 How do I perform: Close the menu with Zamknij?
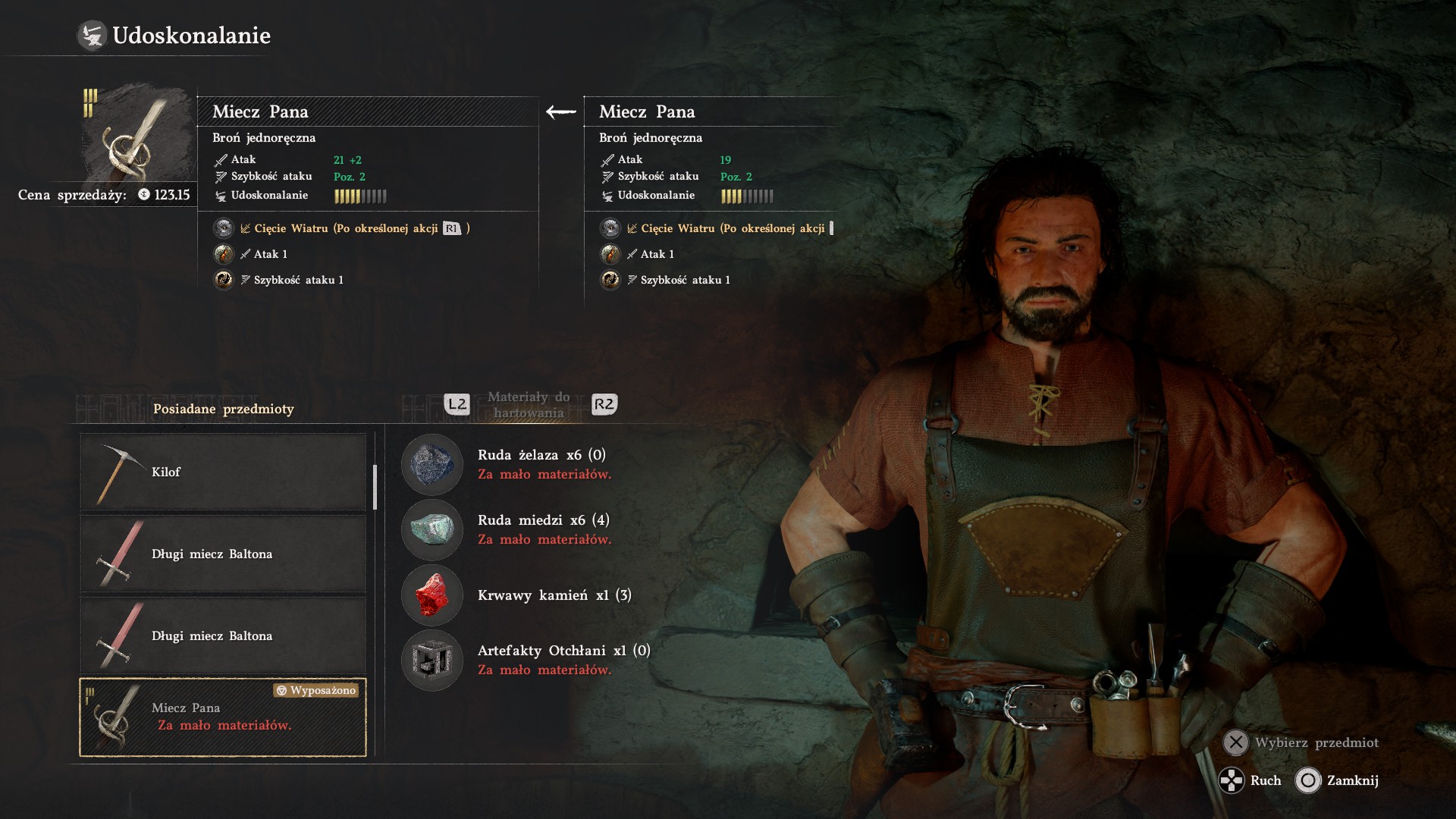click(1337, 780)
